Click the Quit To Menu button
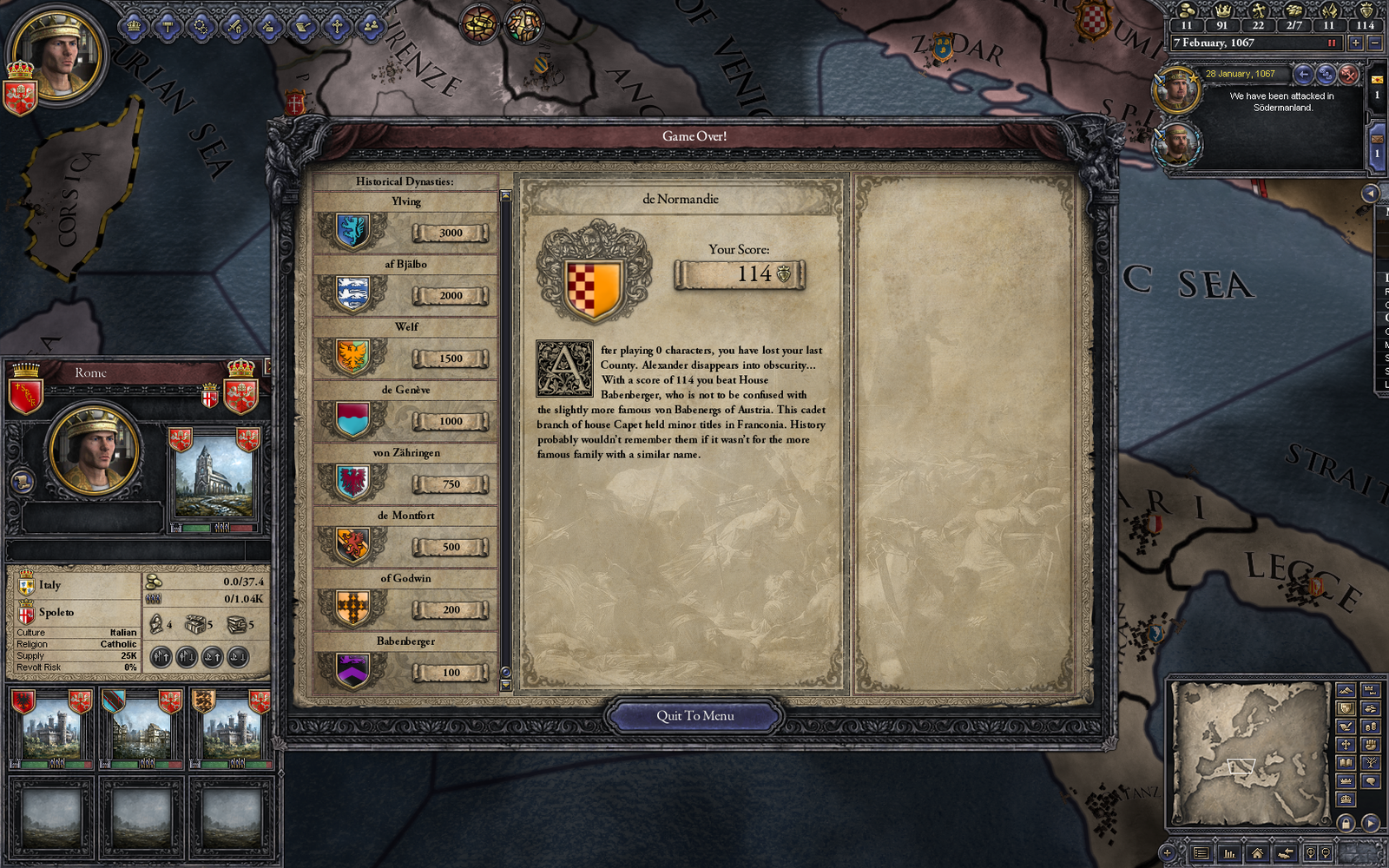 pyautogui.click(x=696, y=715)
